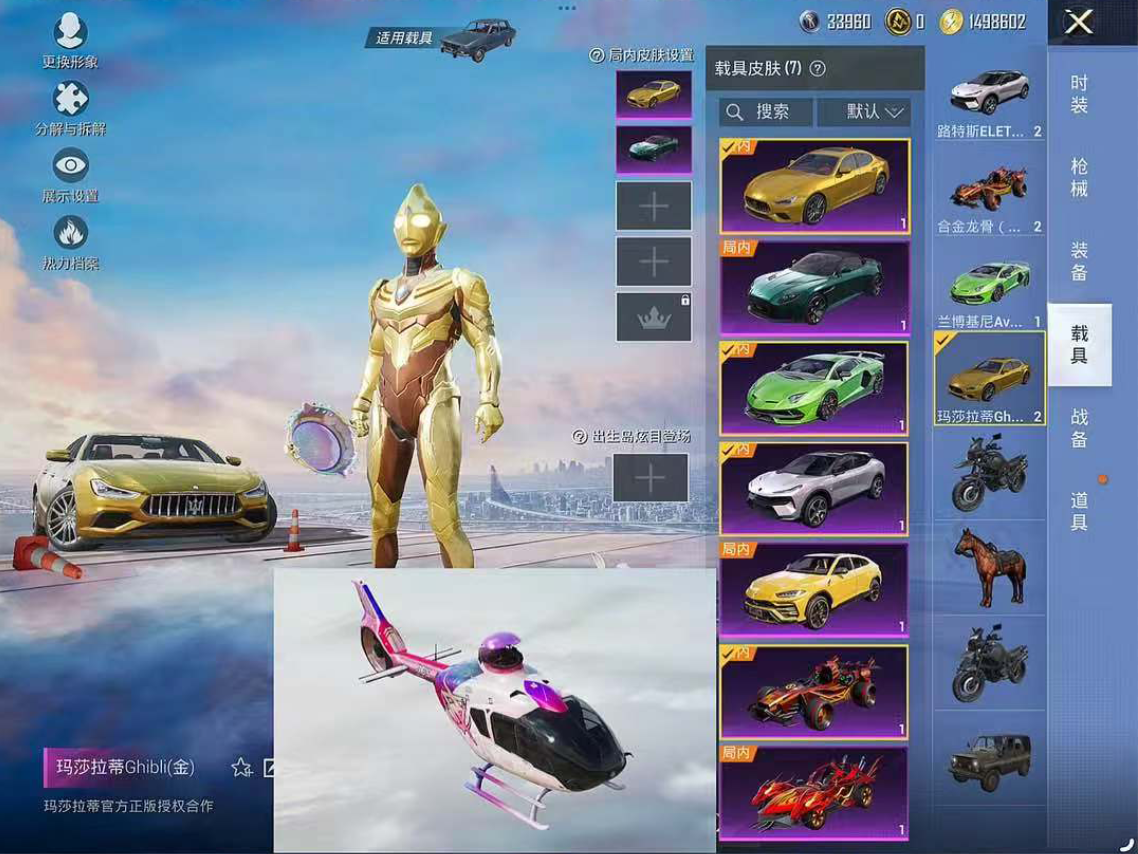1138x854 pixels.
Task: Add a 出生岛炫目登场 entrance item
Action: [650, 477]
